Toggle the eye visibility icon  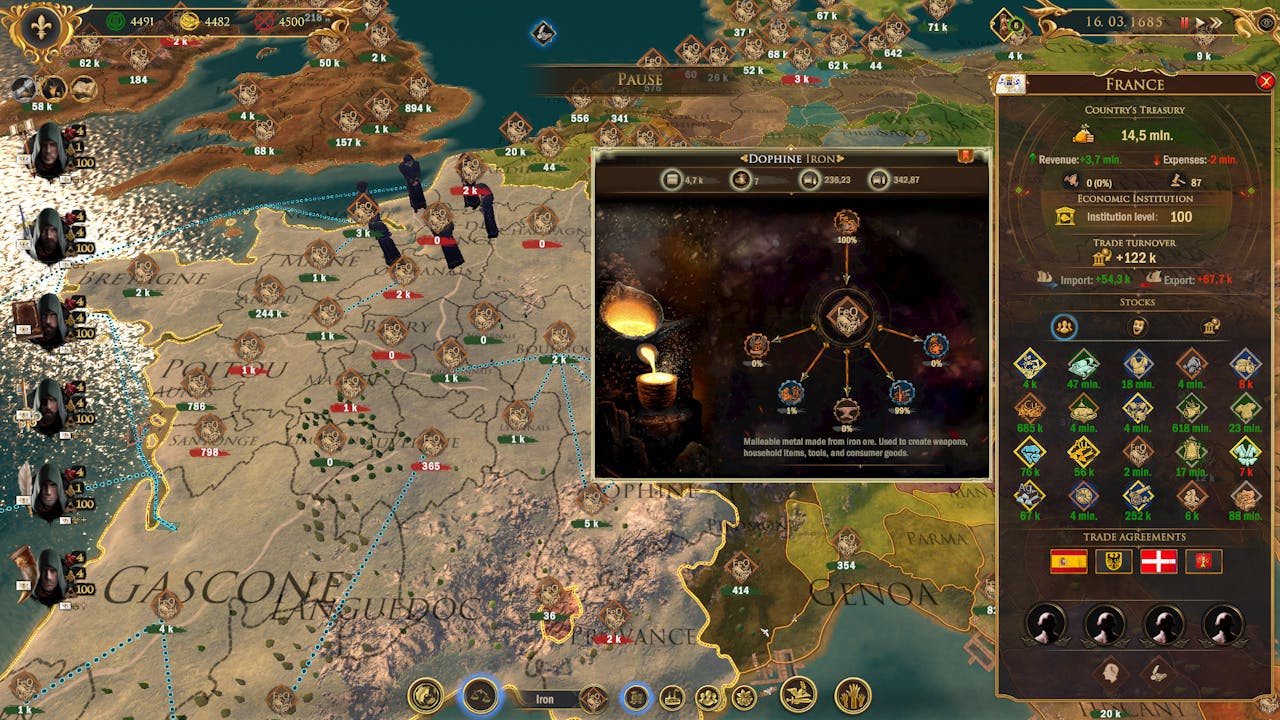pyautogui.click(x=1266, y=22)
